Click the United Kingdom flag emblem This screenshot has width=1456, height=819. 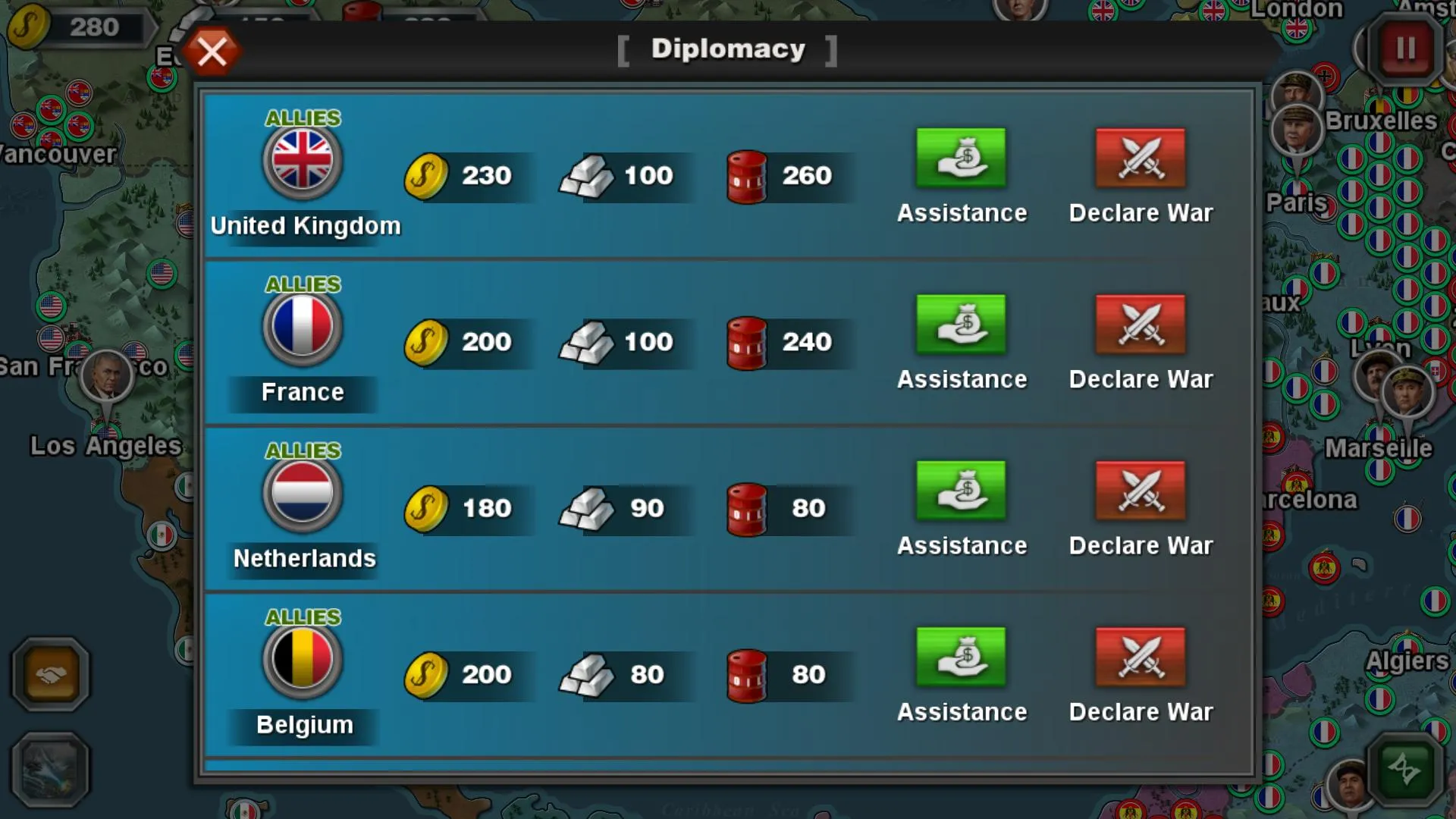301,163
